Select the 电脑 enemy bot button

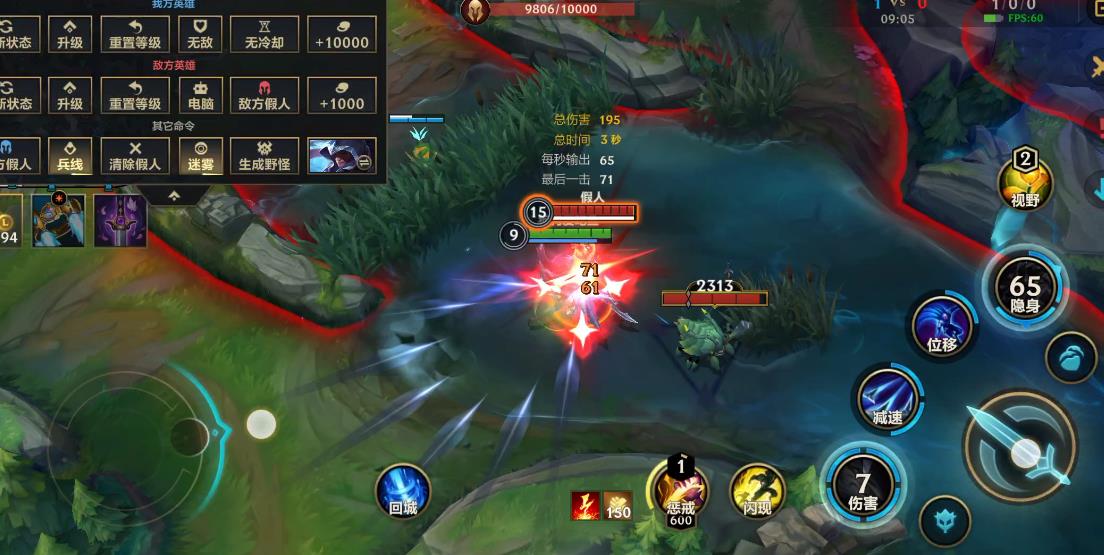202,95
